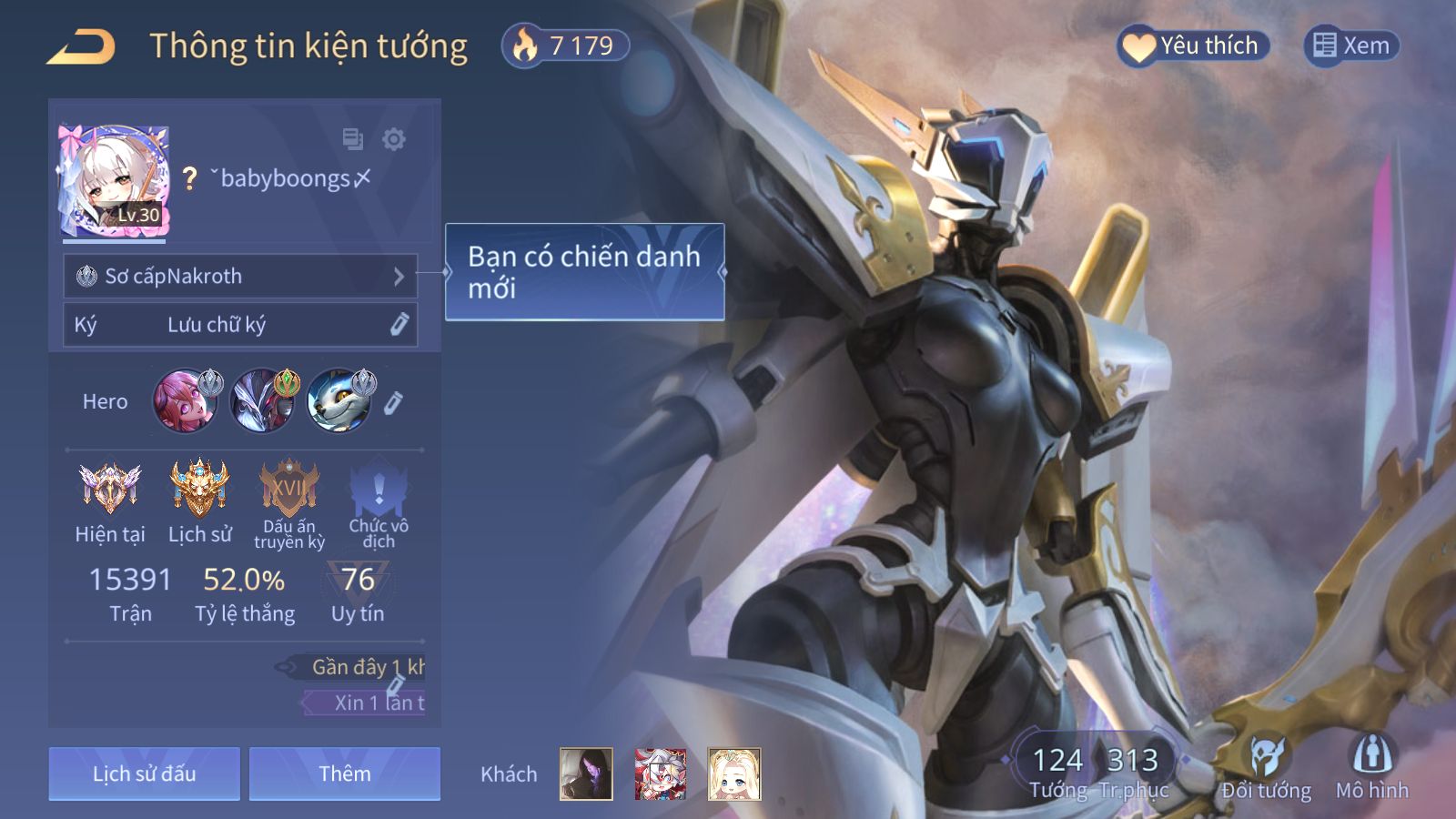Select the blonde chibi visitor avatar

tap(734, 774)
